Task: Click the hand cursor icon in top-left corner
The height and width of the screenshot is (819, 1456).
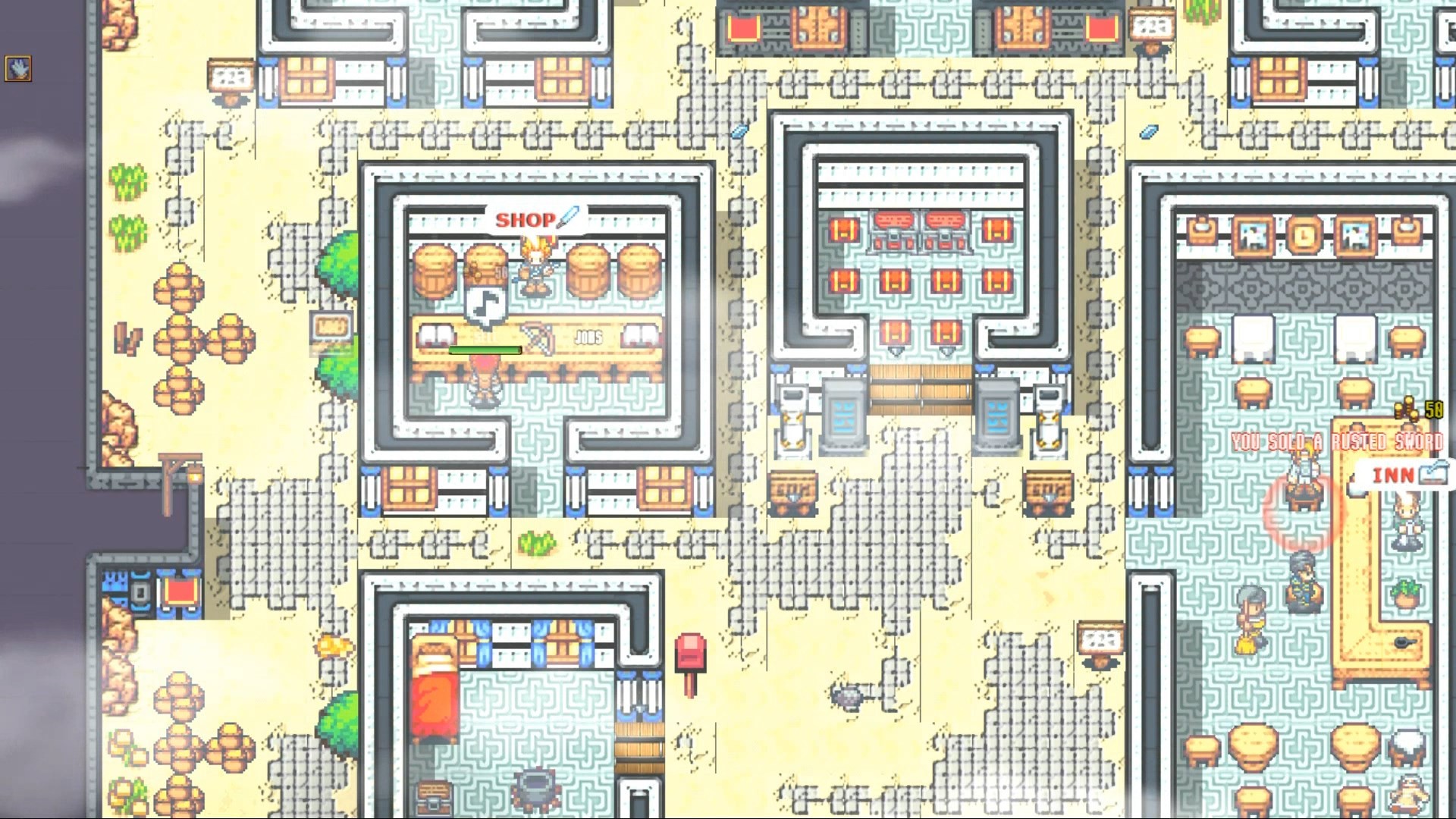Action: (17, 67)
